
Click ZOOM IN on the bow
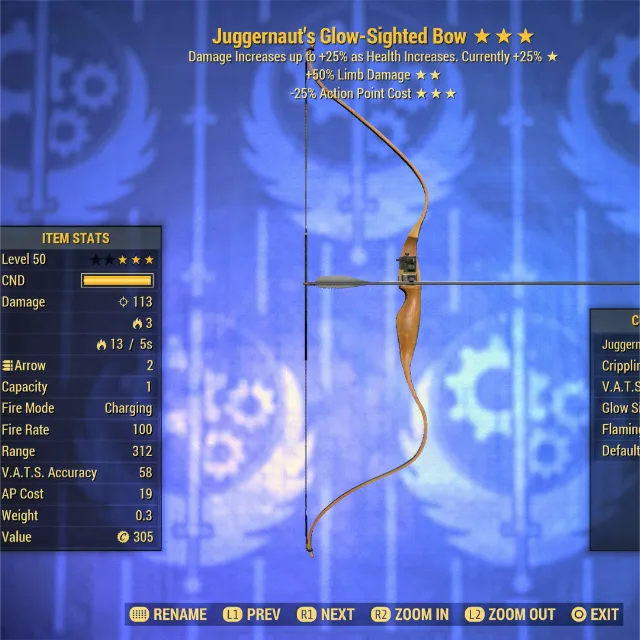410,615
